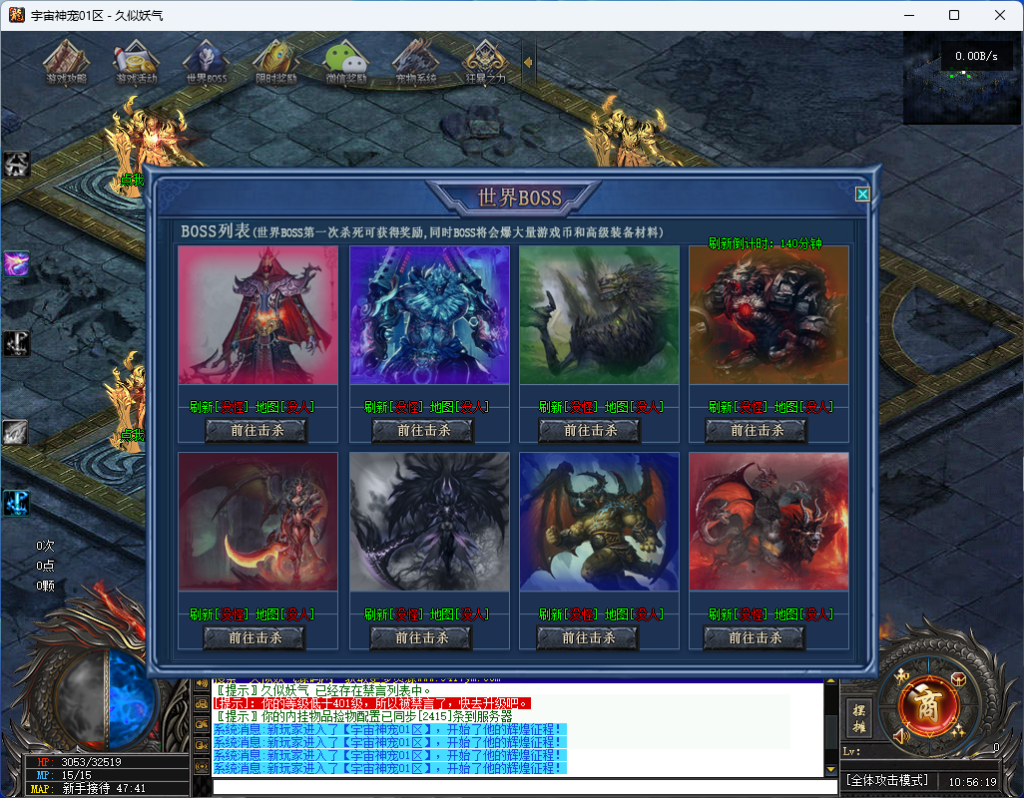Click 前往击杀 under the red mech boss

756,430
